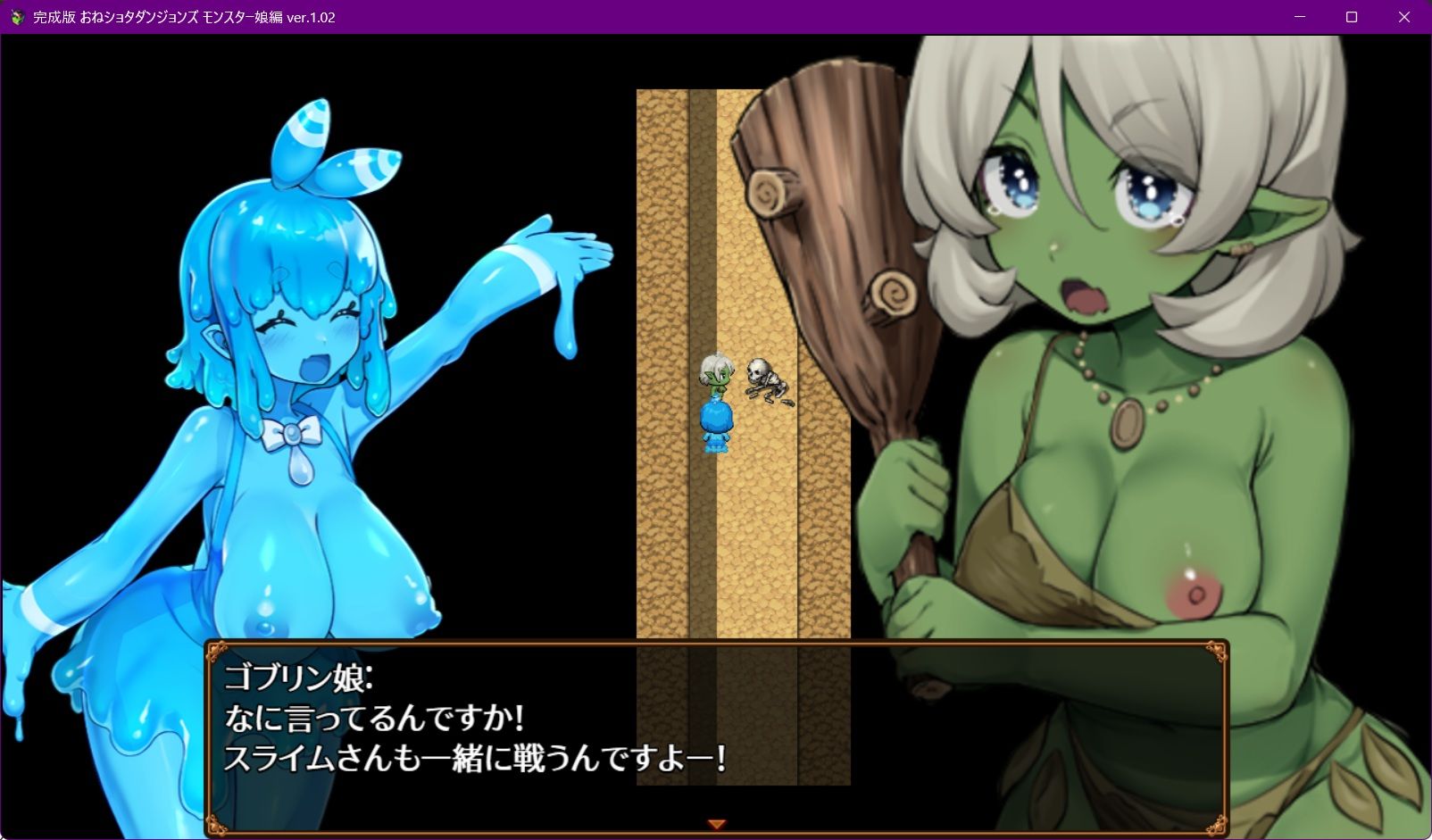
Task: Toggle the game window focus by clicking the title bar
Action: click(x=714, y=16)
